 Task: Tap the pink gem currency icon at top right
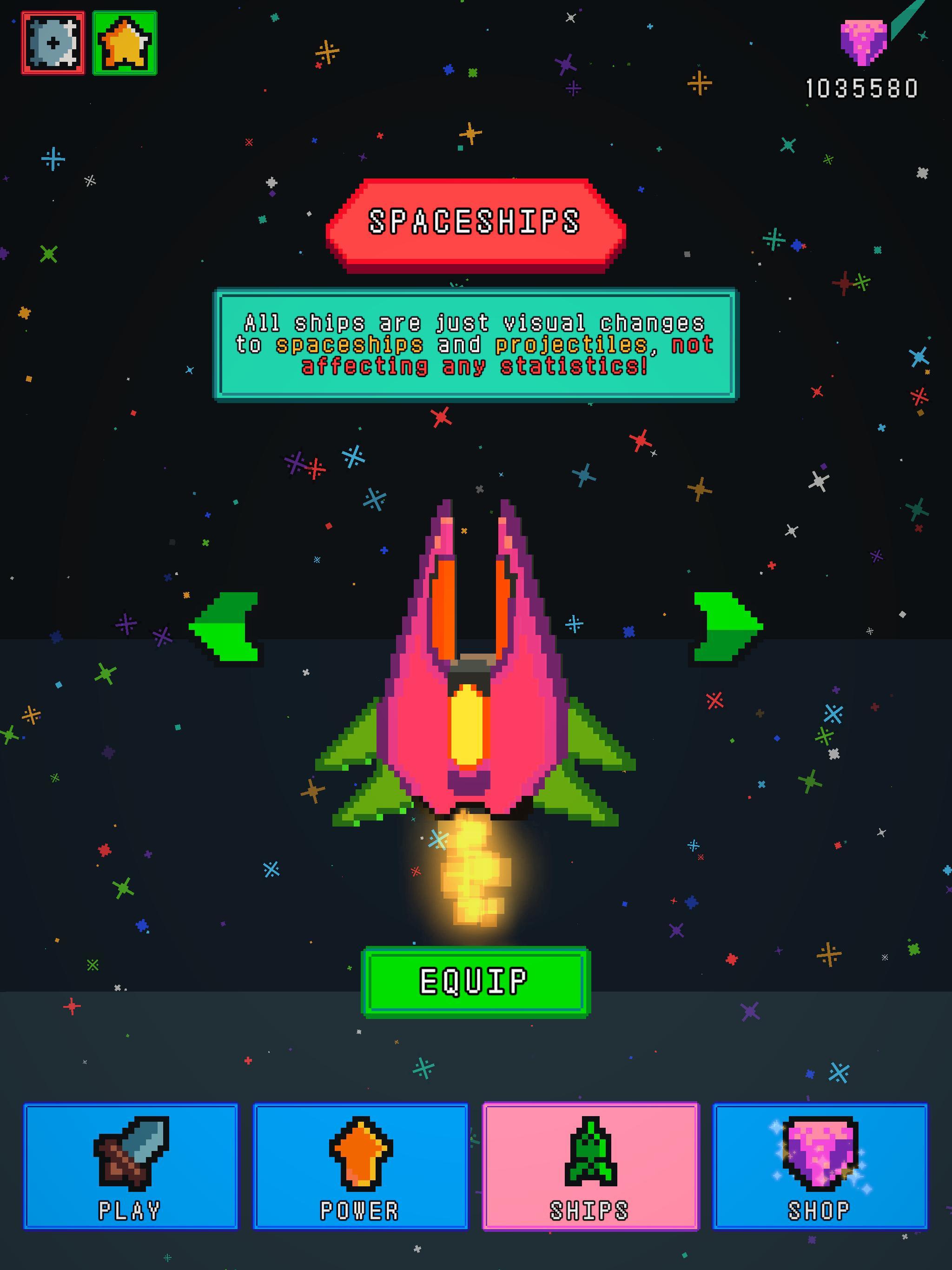(x=863, y=43)
